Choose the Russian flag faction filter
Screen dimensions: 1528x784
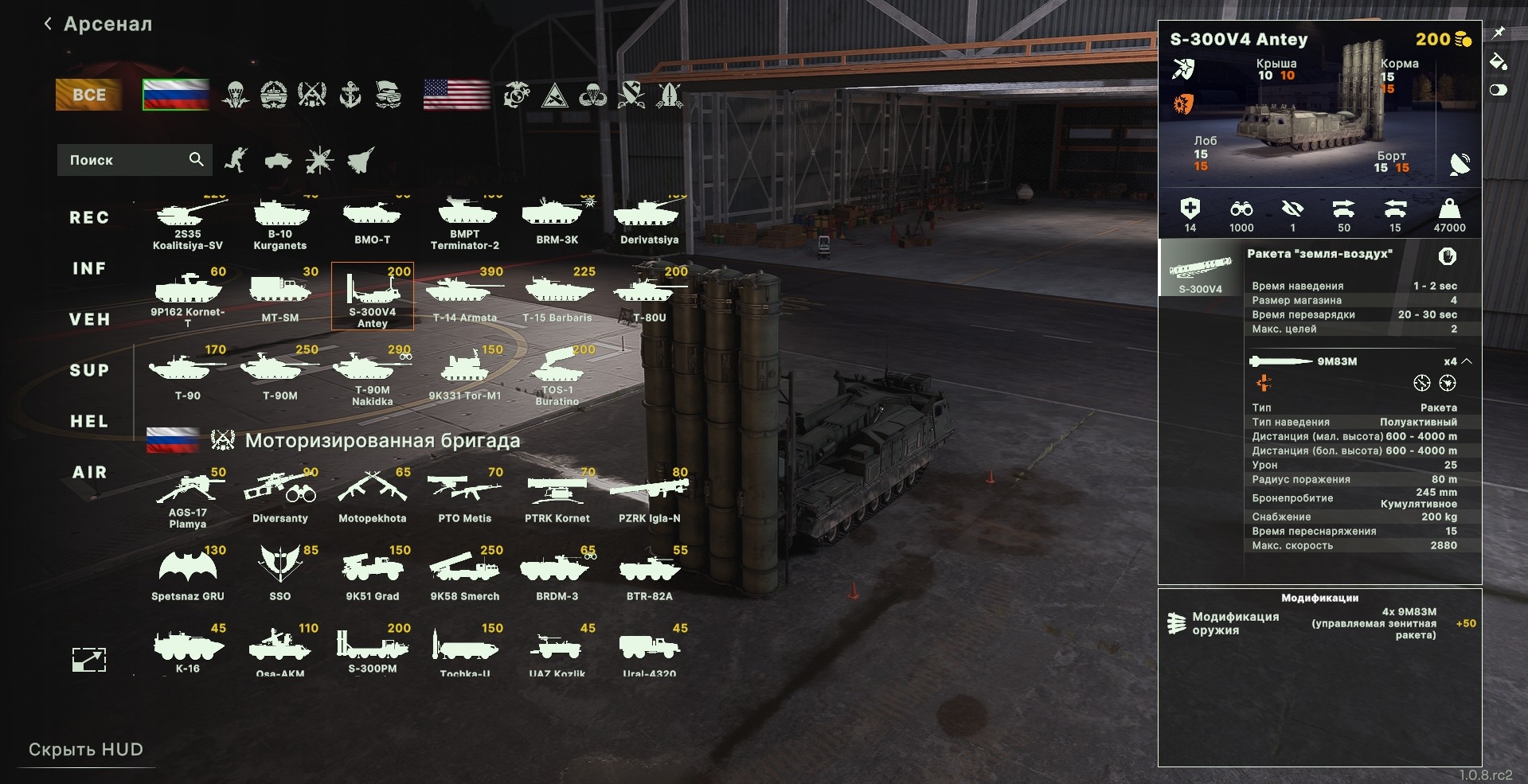[x=175, y=95]
